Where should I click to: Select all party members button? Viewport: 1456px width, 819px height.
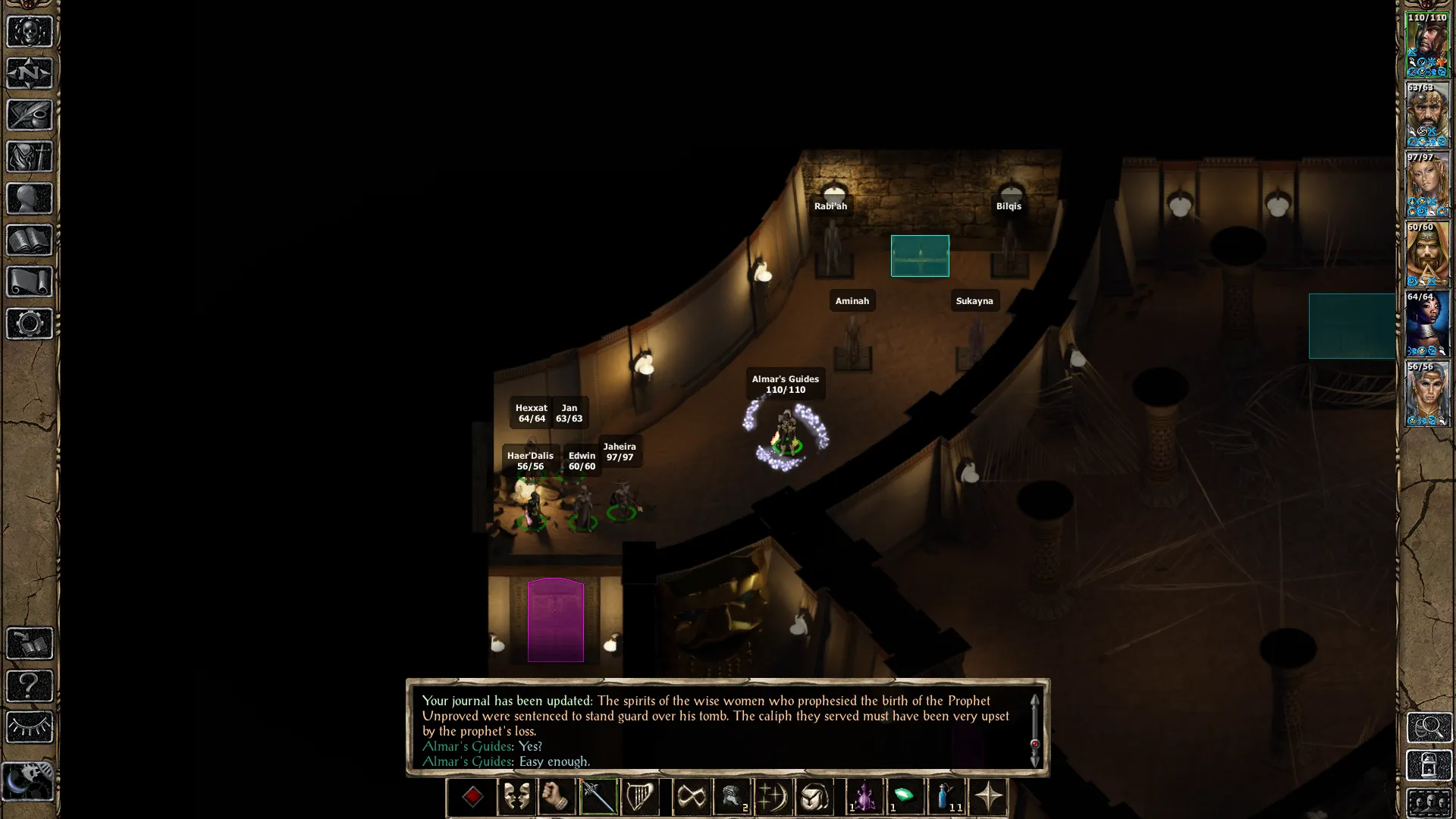pyautogui.click(x=1429, y=802)
